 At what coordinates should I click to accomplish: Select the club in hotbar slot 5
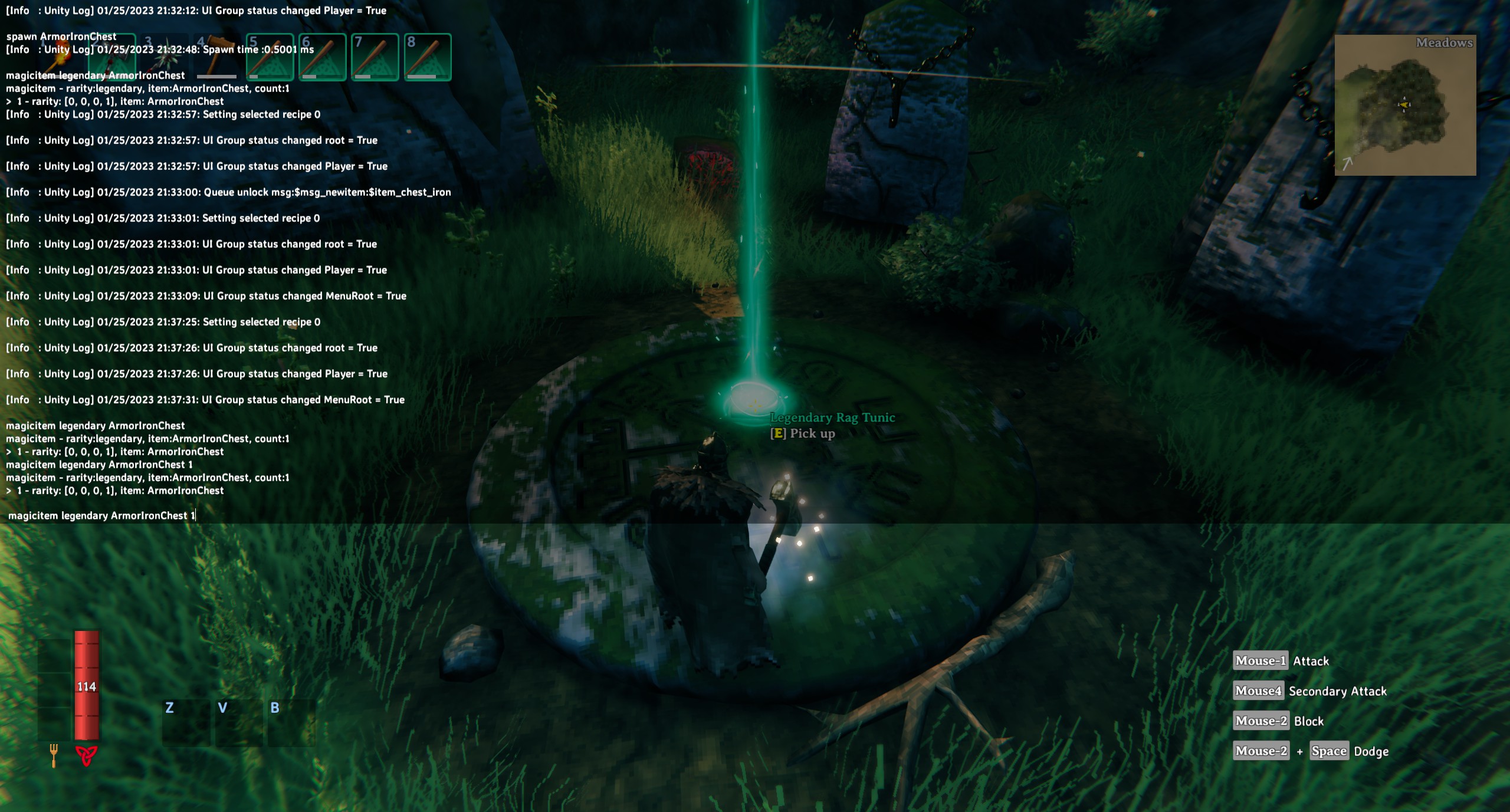269,57
